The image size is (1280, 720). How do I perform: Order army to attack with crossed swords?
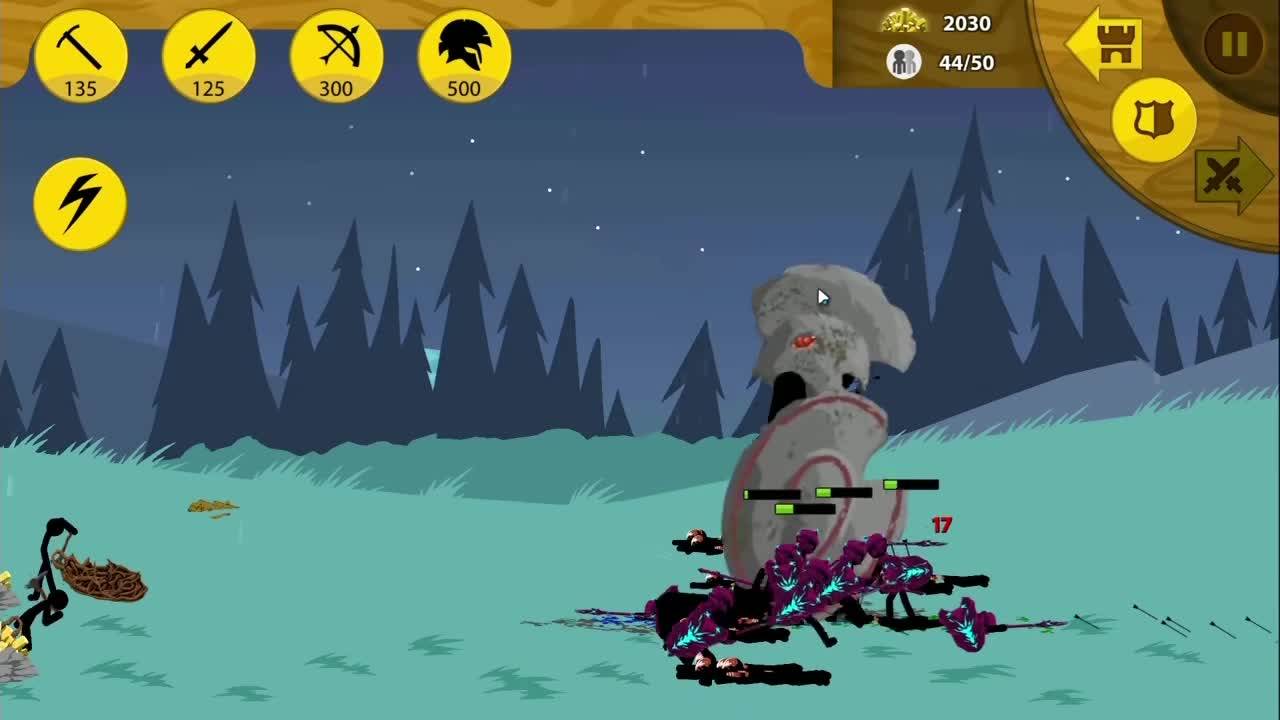pyautogui.click(x=1232, y=177)
